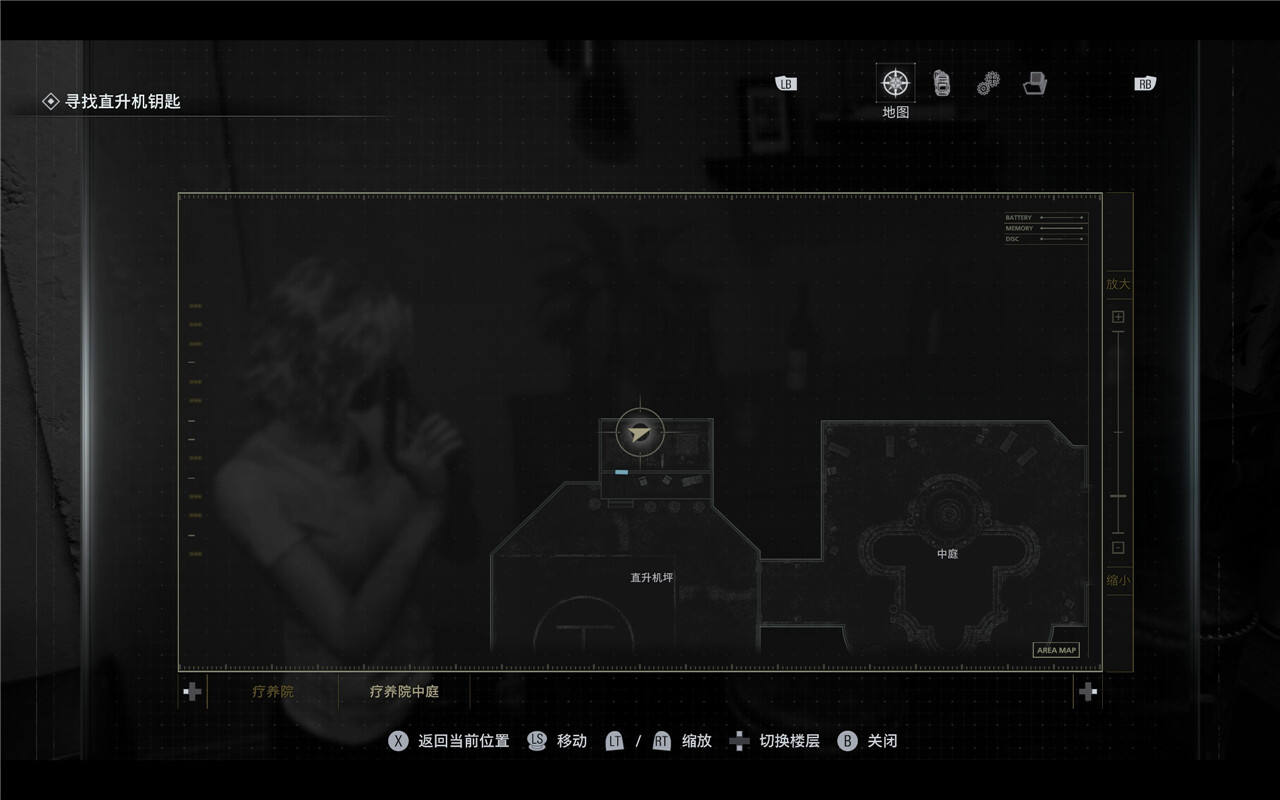Image resolution: width=1280 pixels, height=800 pixels.
Task: Click the AREA MAP label button
Action: point(1056,650)
